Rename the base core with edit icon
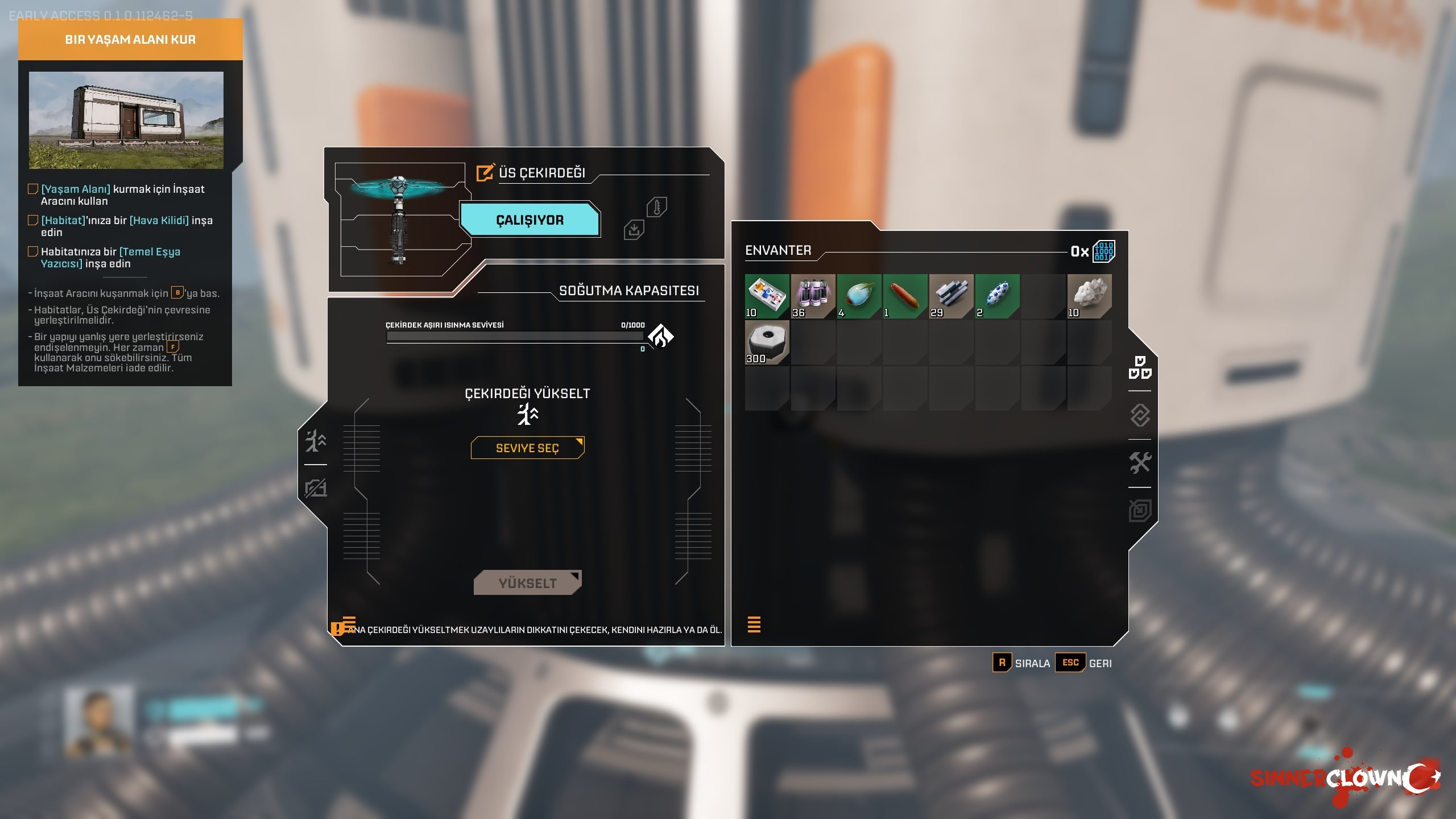 [485, 172]
